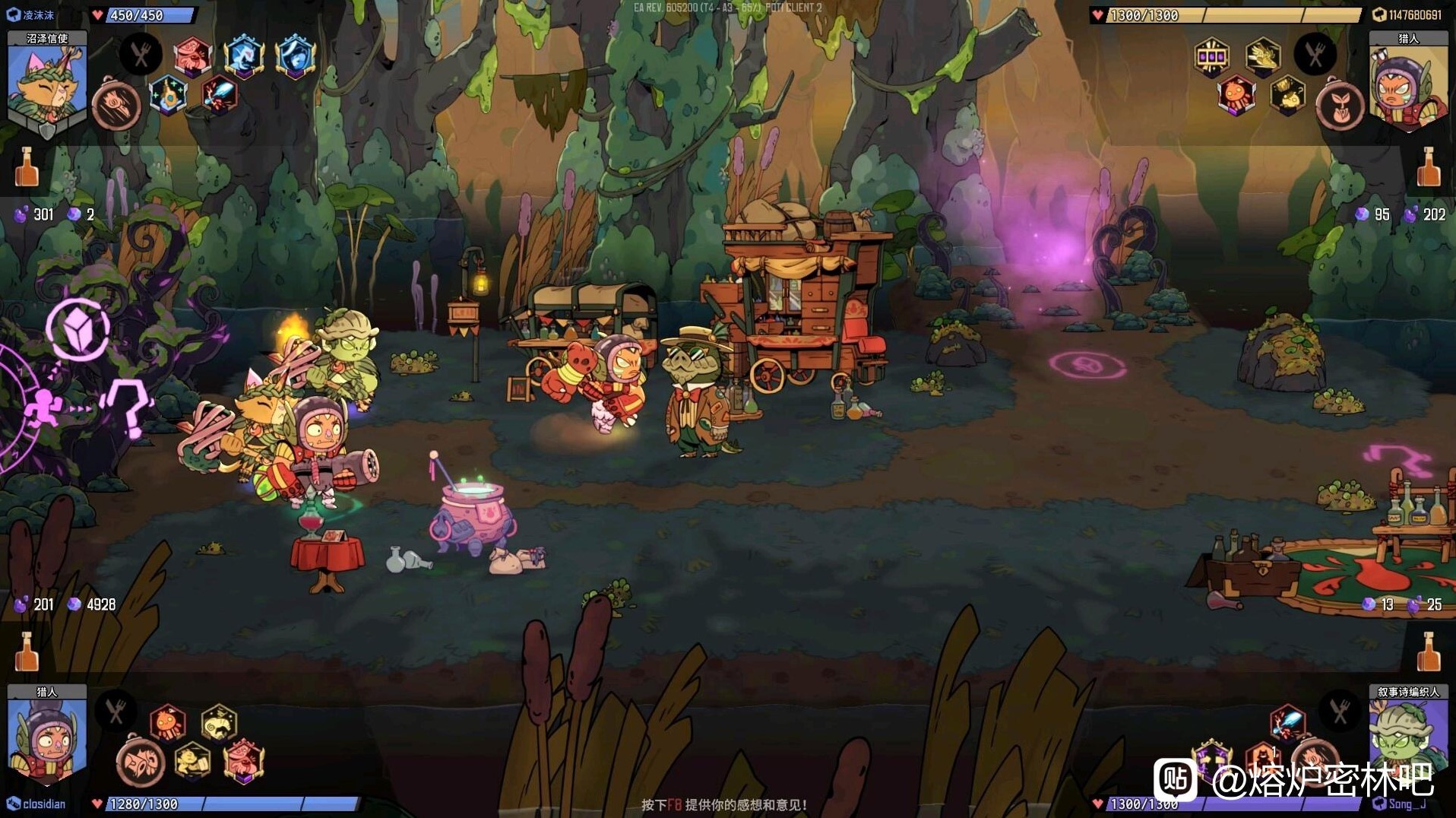
Task: Use closidian's orange potion bottle
Action: tap(27, 652)
